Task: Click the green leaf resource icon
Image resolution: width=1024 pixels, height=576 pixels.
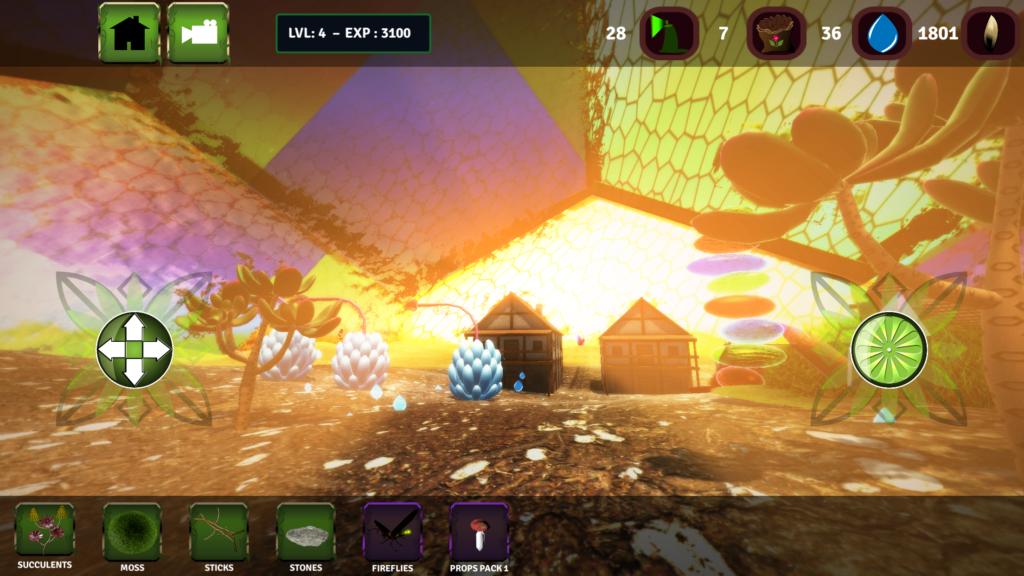Action: (669, 33)
